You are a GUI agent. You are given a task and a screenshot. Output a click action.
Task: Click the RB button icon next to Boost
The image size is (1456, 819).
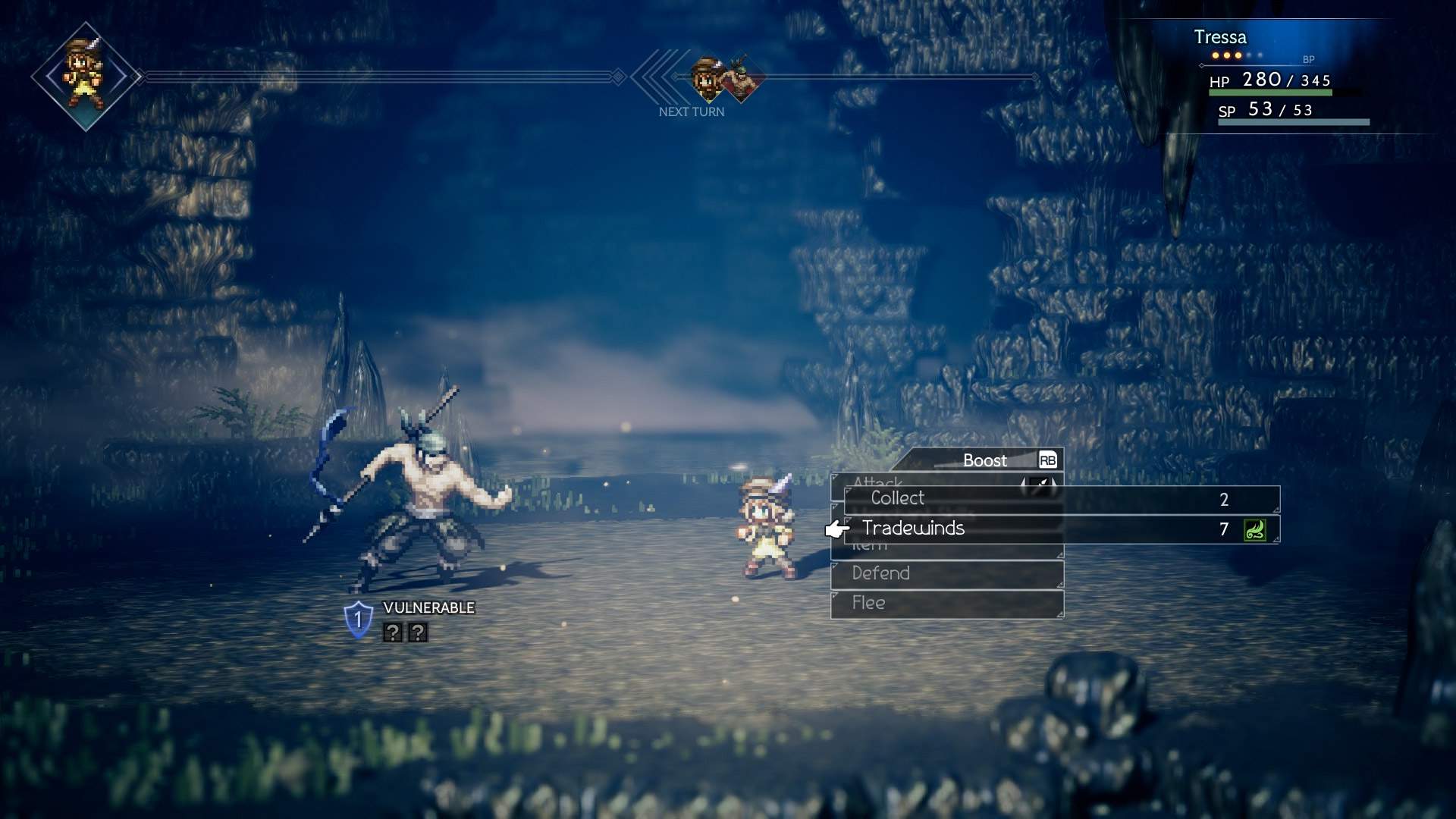(x=1046, y=460)
